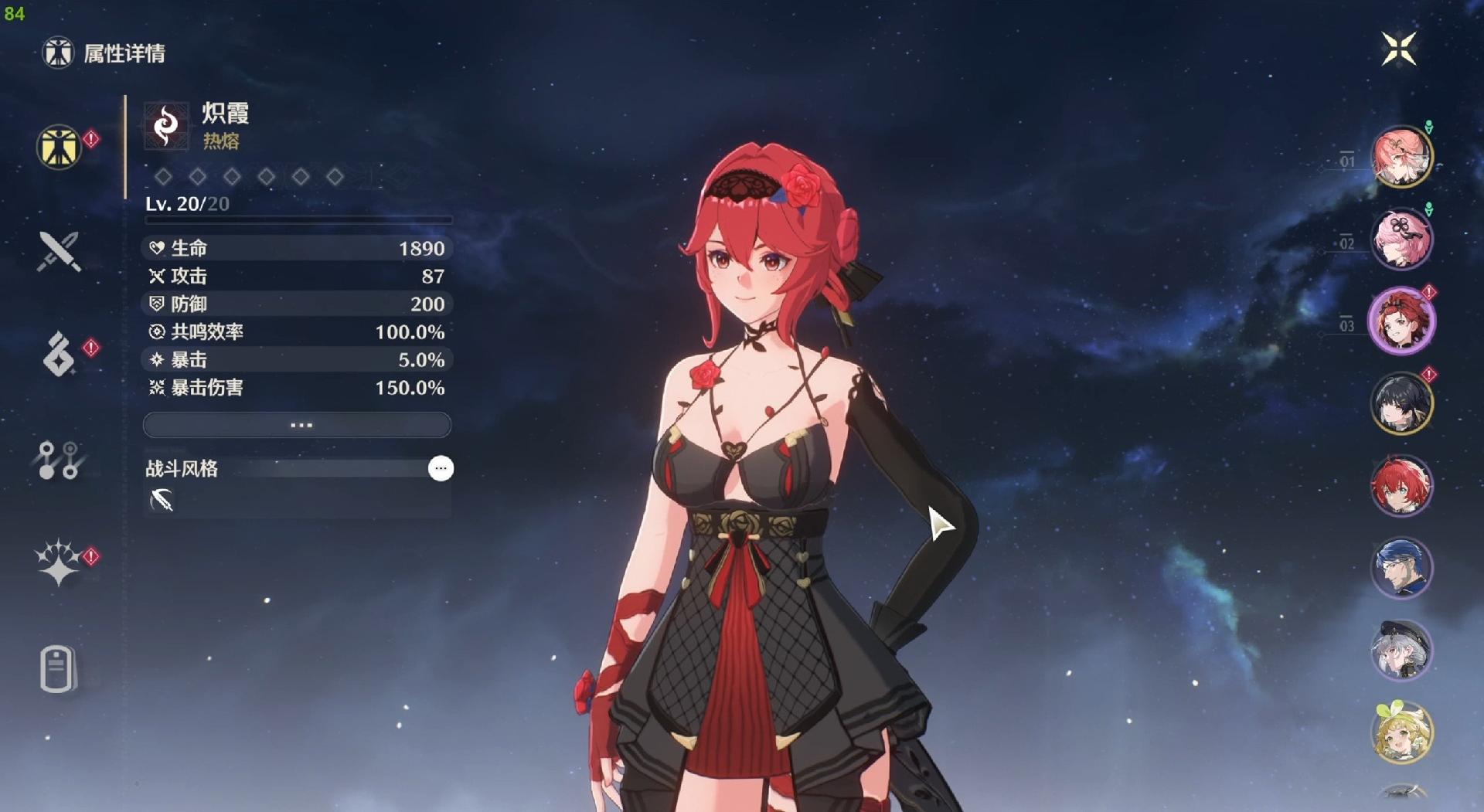Screen dimensions: 1484x812
Task: Switch to the resonance chain starburst tab
Action: 59,562
